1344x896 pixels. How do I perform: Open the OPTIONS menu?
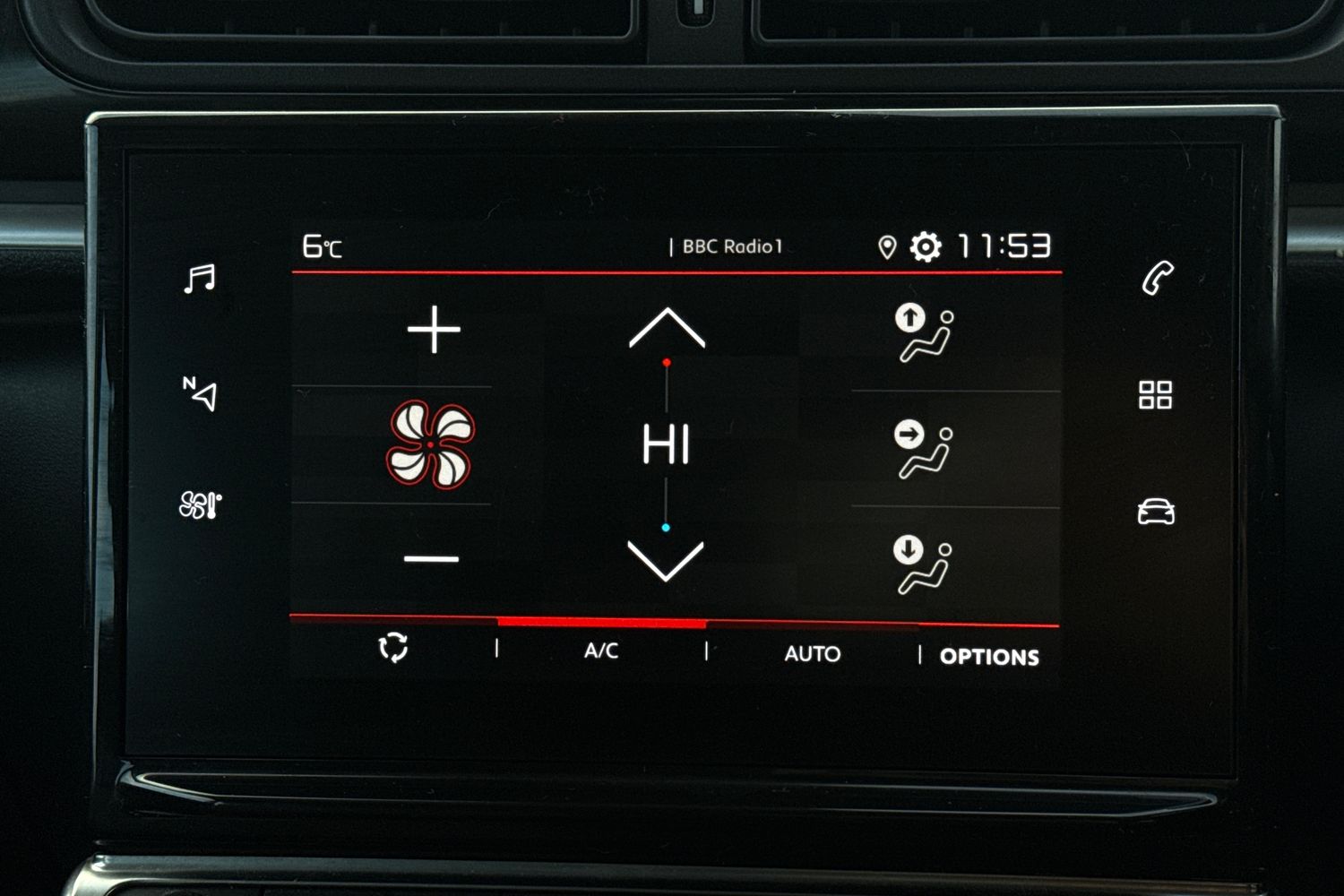coord(989,657)
